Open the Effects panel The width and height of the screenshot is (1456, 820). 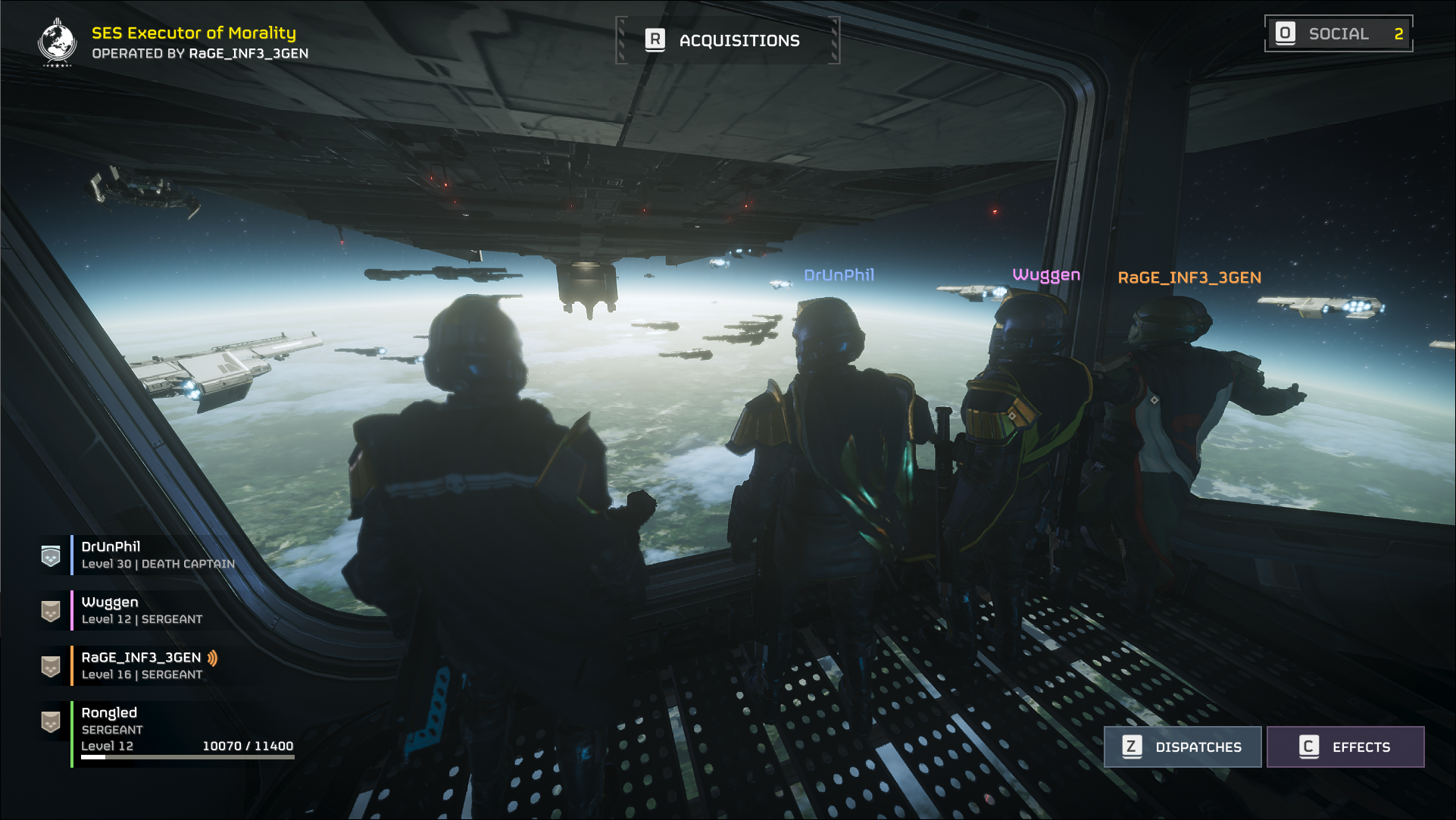pos(1345,746)
